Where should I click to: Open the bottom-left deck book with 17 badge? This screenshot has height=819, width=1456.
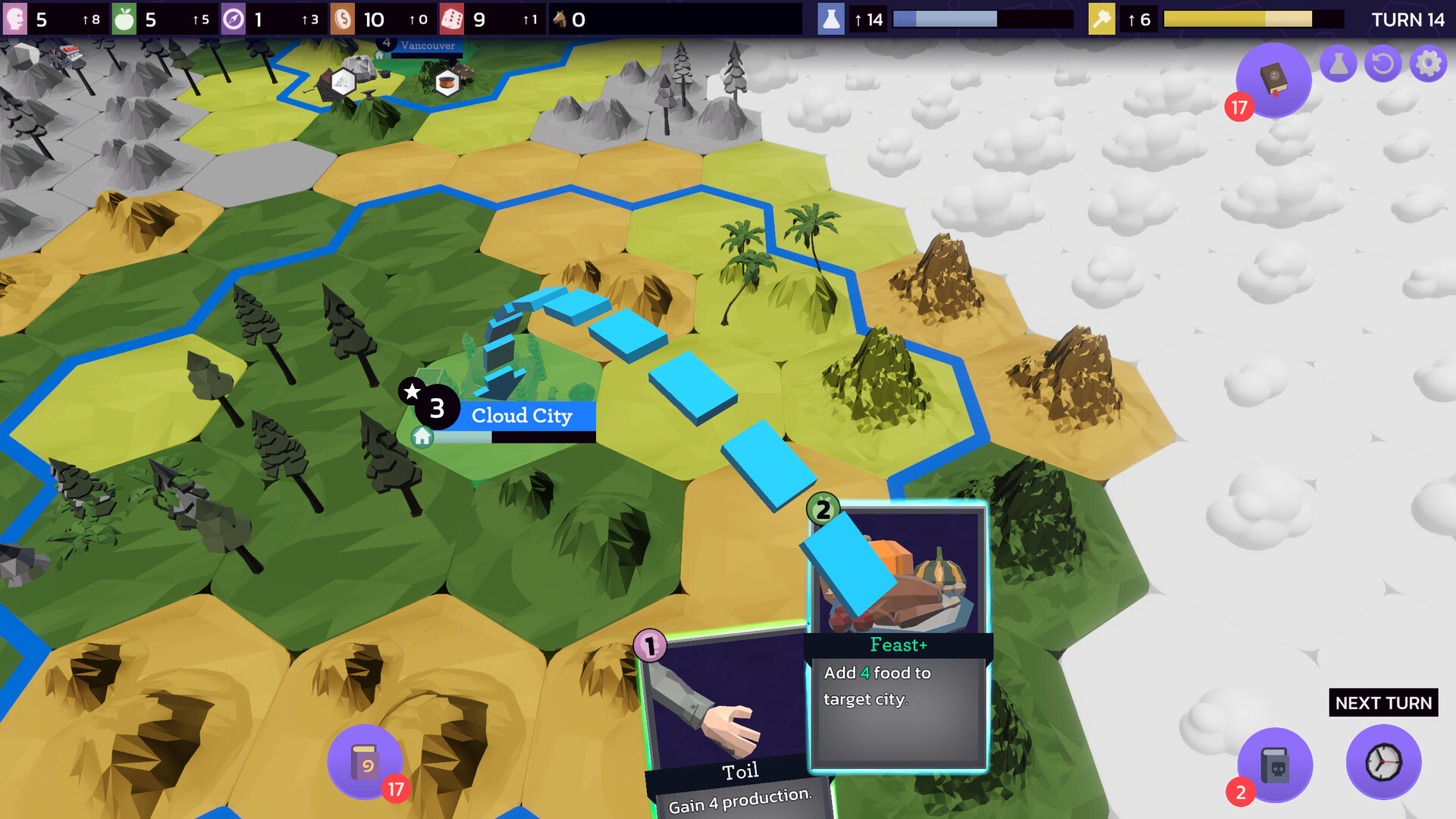[x=364, y=761]
